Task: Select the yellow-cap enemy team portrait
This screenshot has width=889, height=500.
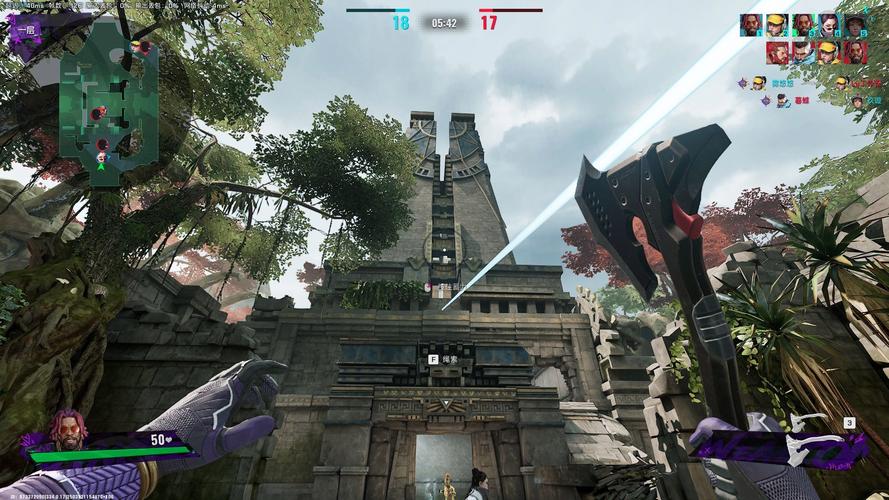Action: click(x=828, y=51)
